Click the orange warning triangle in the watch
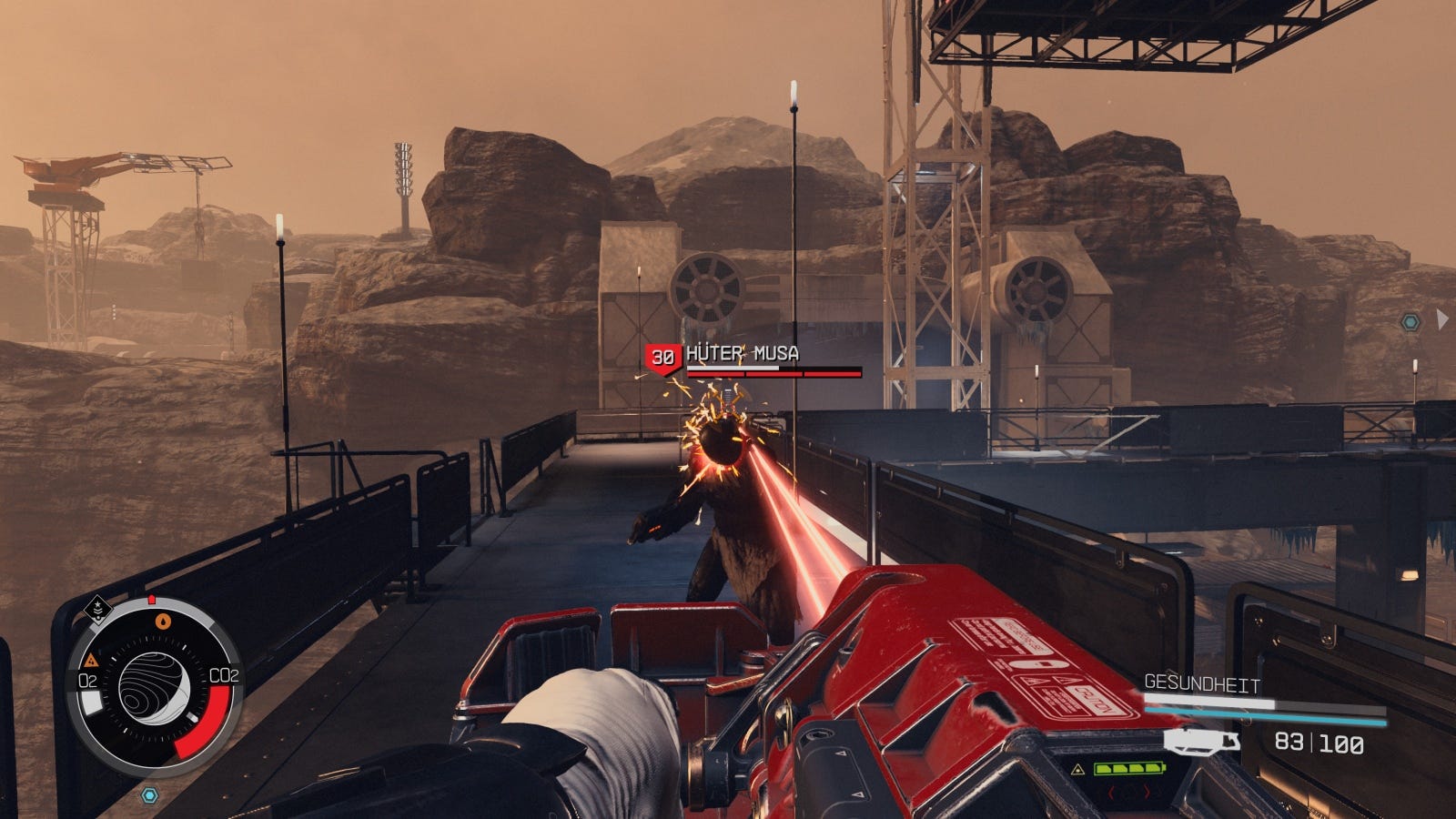The image size is (1456, 819). 91,660
